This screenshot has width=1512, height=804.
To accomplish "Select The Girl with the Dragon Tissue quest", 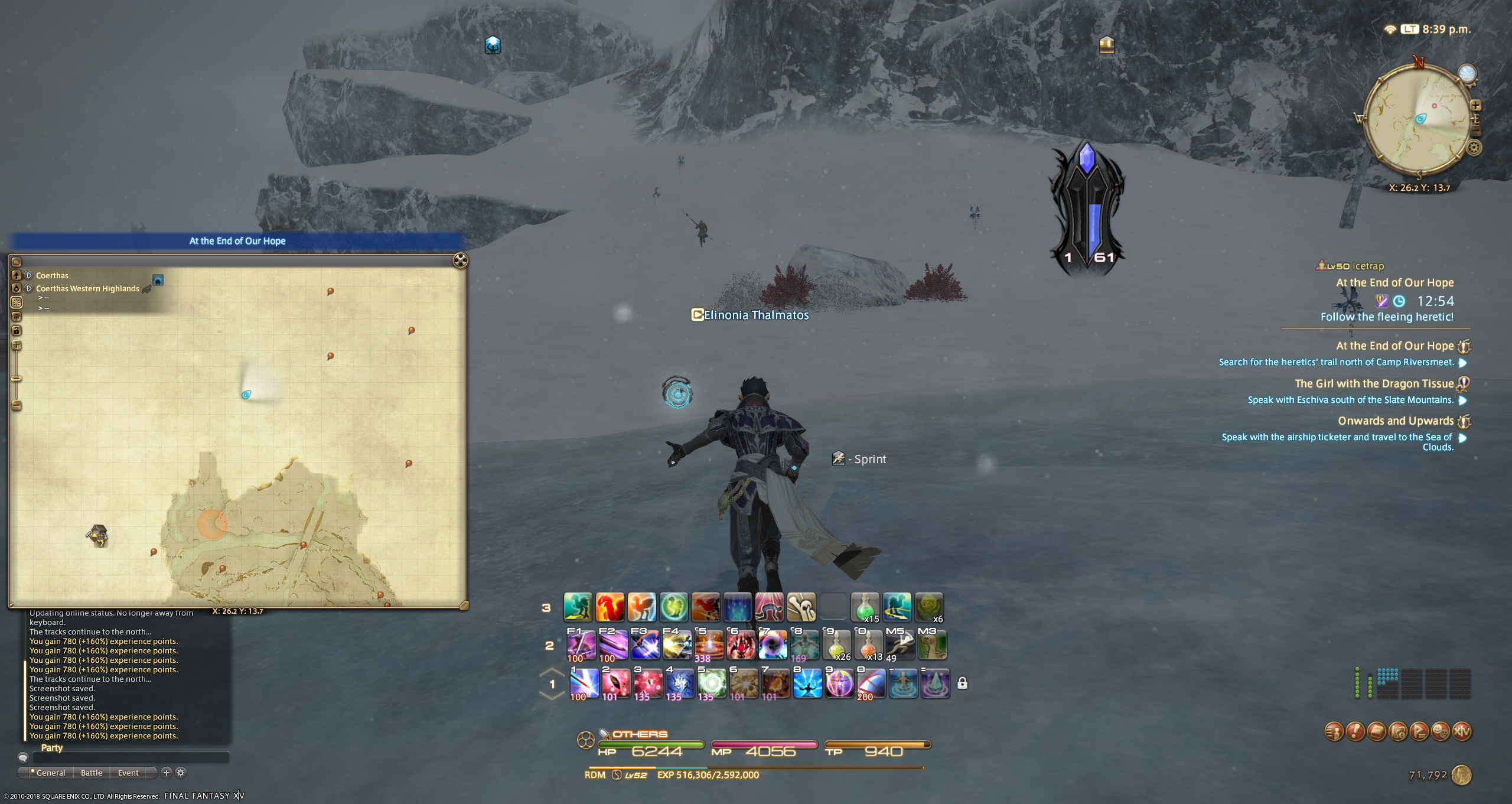I will (x=1374, y=384).
